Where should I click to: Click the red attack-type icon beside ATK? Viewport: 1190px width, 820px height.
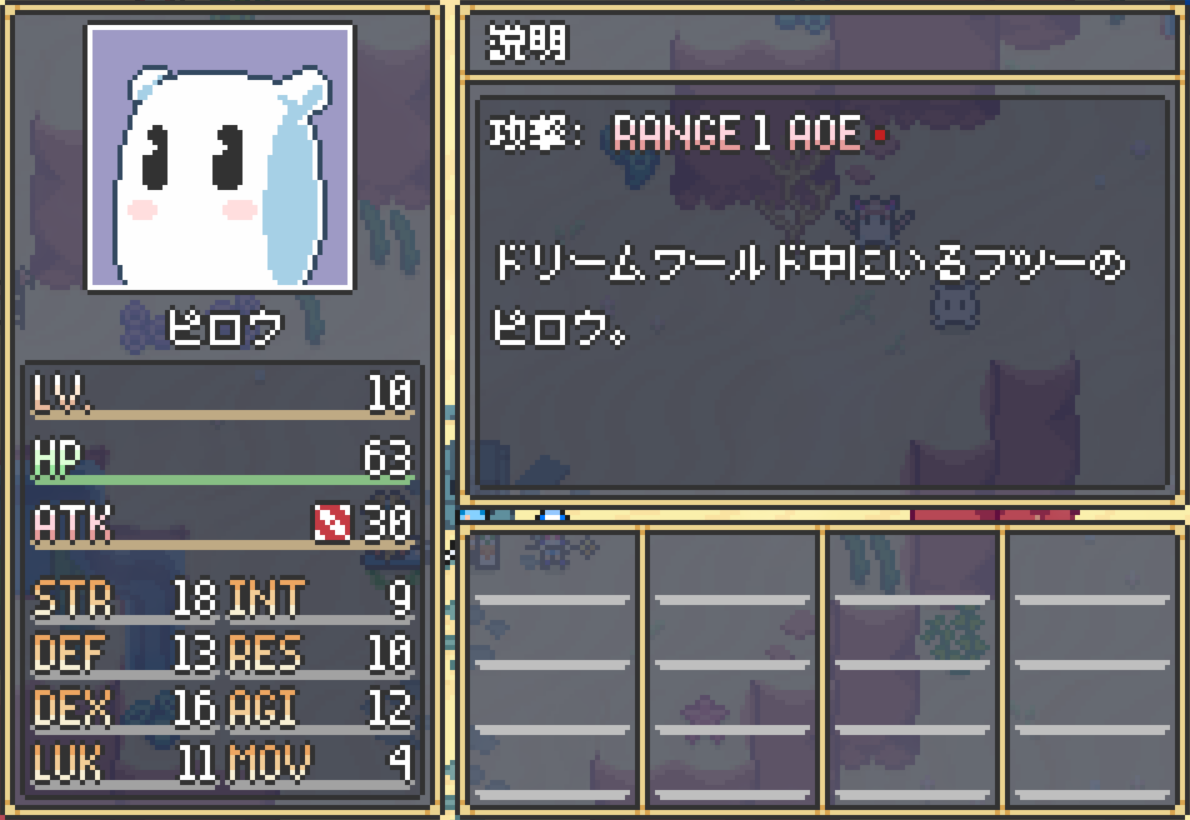(x=332, y=523)
